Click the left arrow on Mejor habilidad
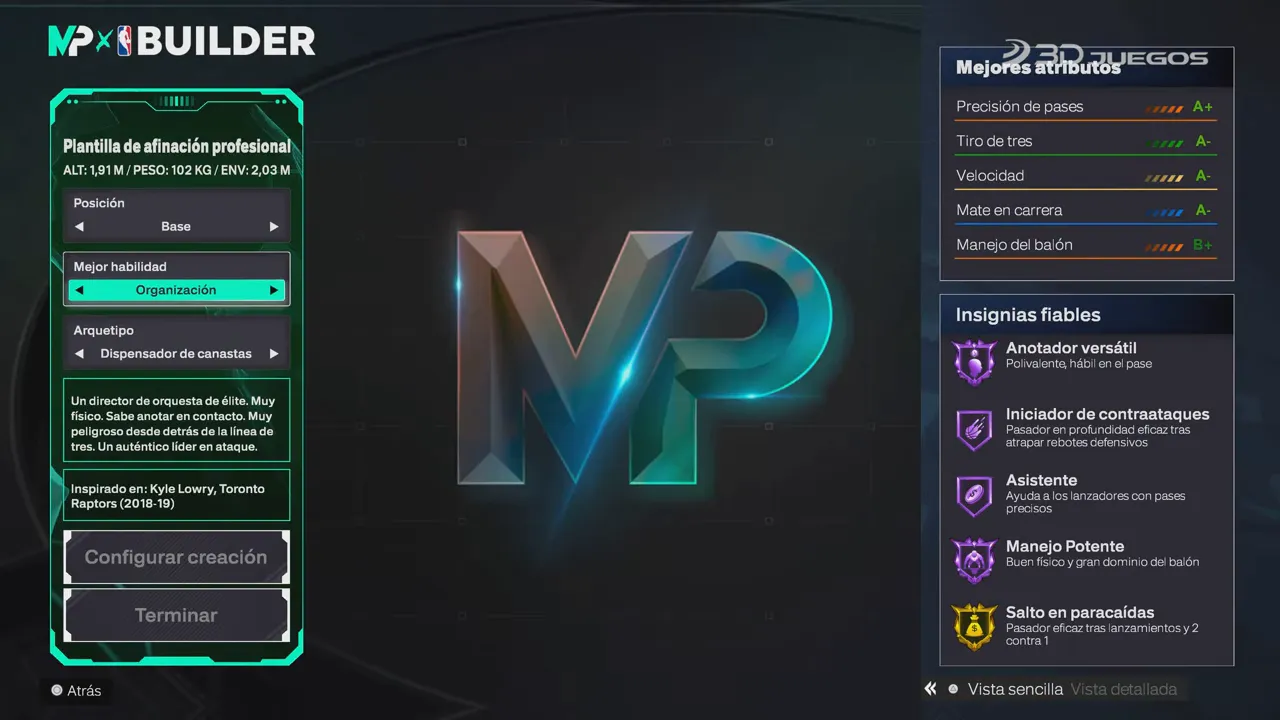 (x=78, y=289)
